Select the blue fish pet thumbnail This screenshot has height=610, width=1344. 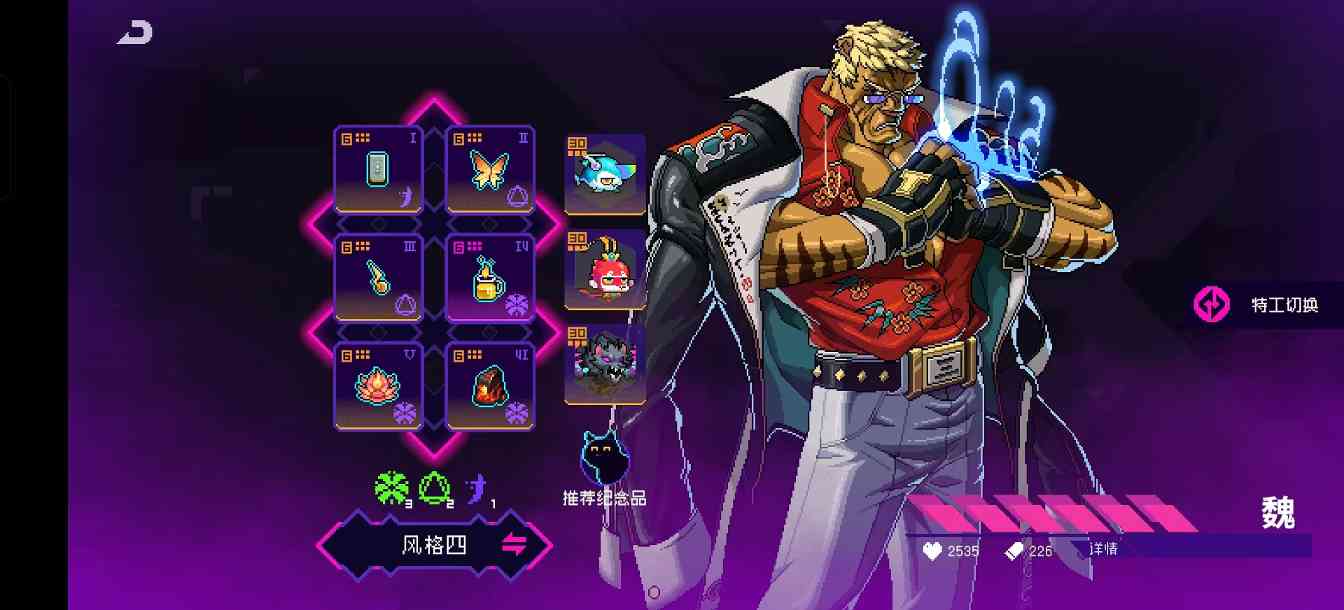tap(605, 174)
